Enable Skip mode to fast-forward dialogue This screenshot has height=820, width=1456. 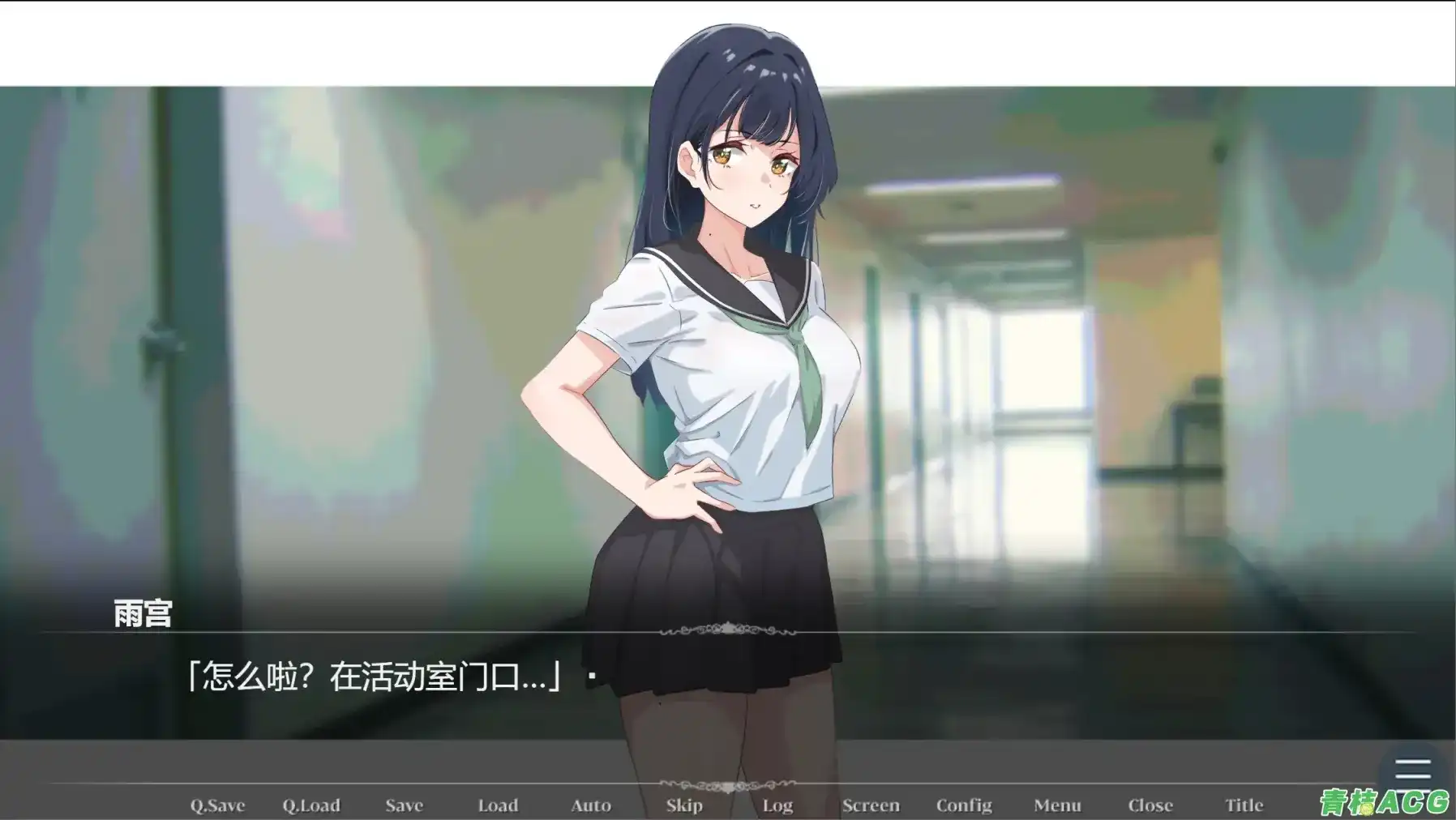pyautogui.click(x=685, y=805)
